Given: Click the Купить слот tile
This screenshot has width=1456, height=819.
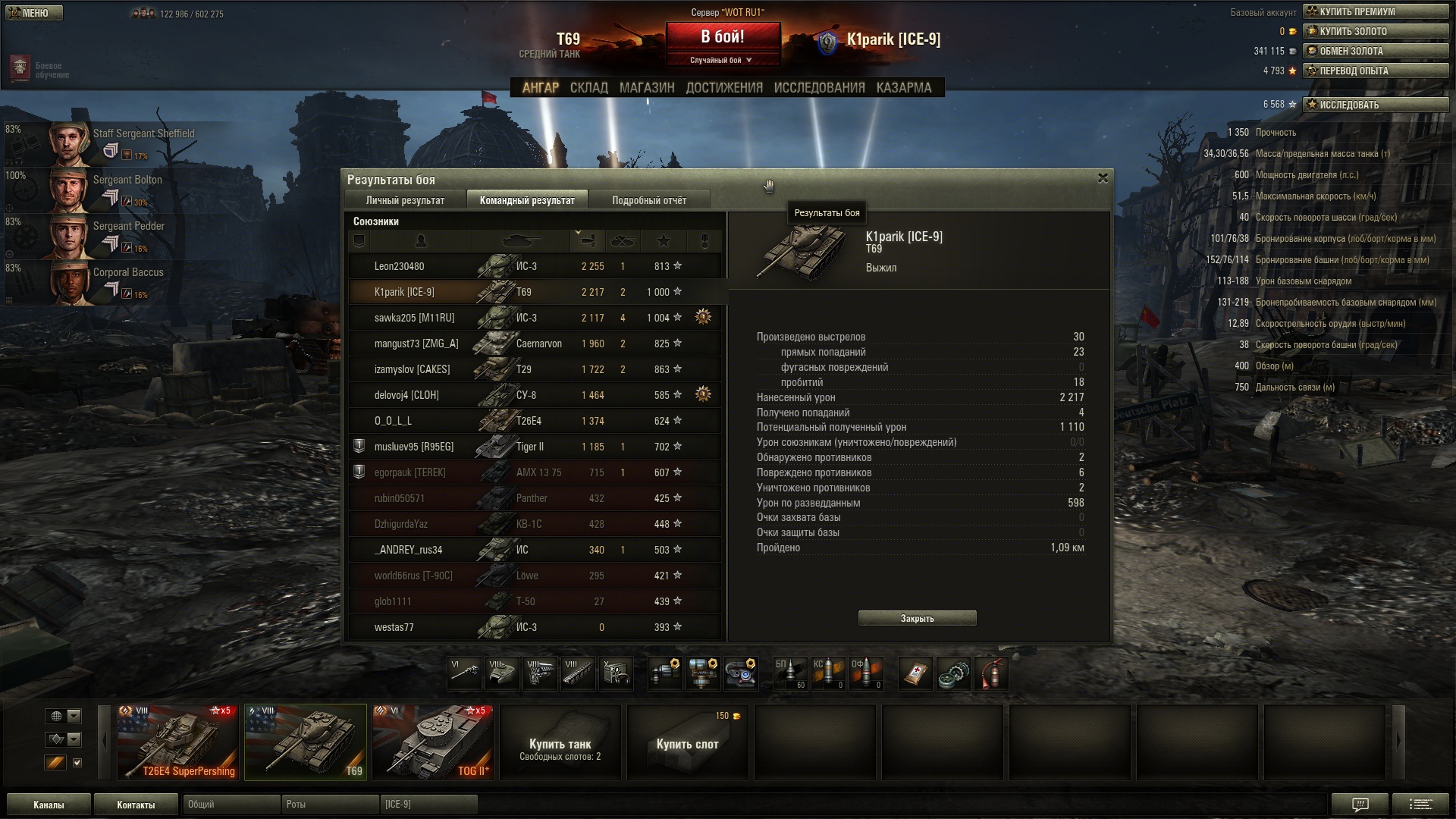Looking at the screenshot, I should point(687,743).
